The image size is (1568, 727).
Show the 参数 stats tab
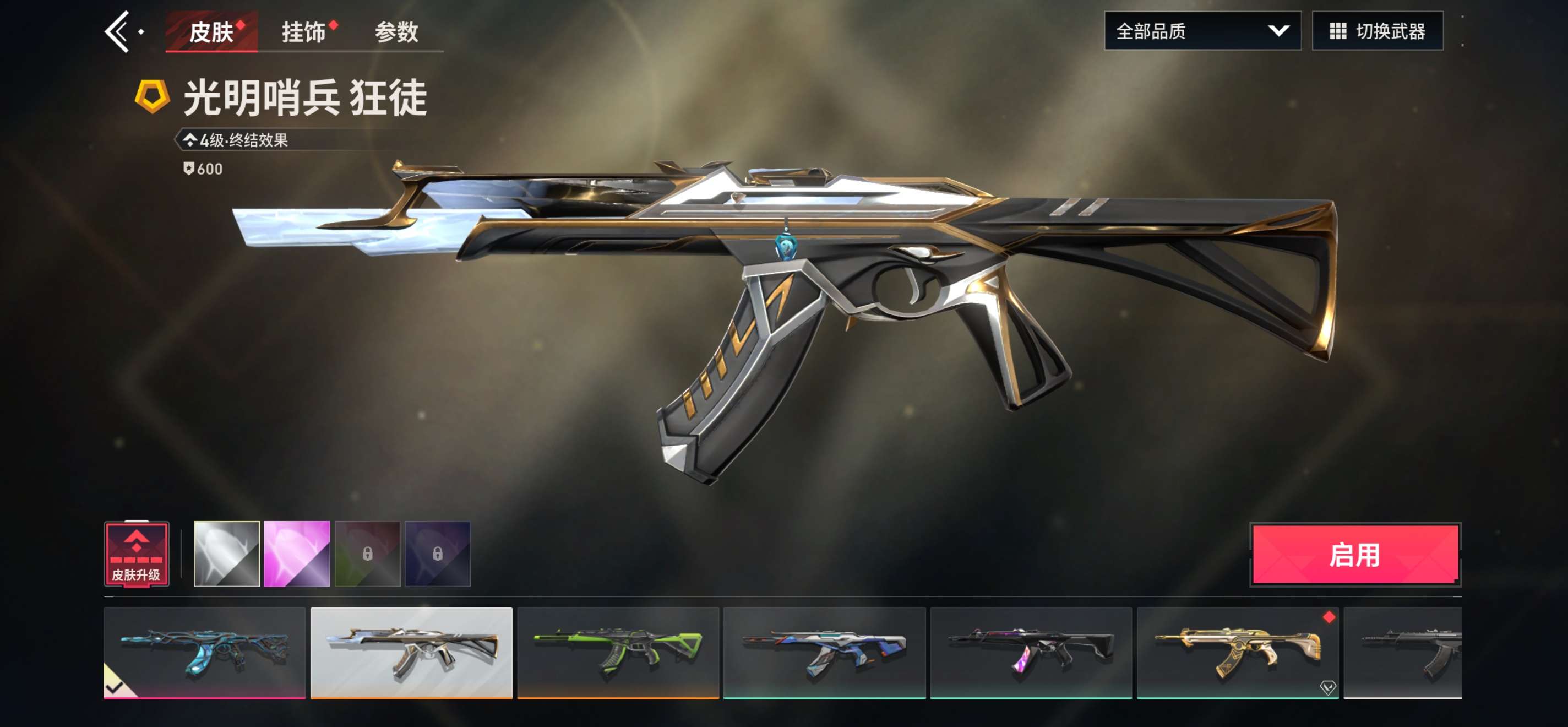coord(396,31)
